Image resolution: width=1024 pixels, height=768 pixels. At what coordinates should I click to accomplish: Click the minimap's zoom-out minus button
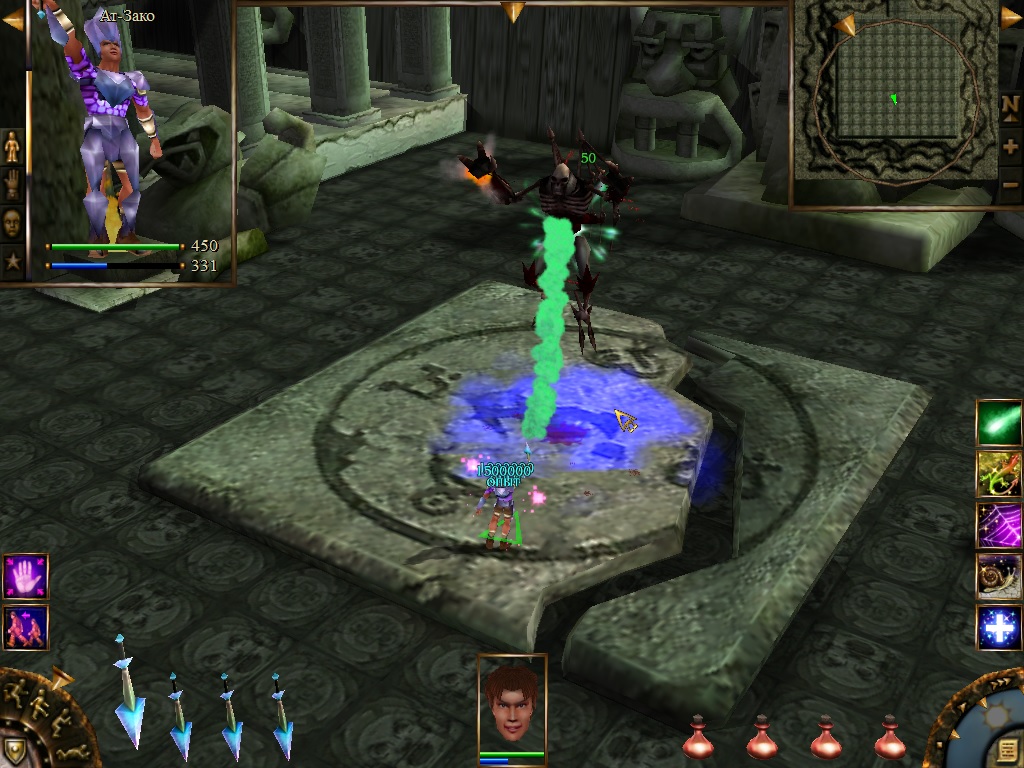pos(1010,184)
